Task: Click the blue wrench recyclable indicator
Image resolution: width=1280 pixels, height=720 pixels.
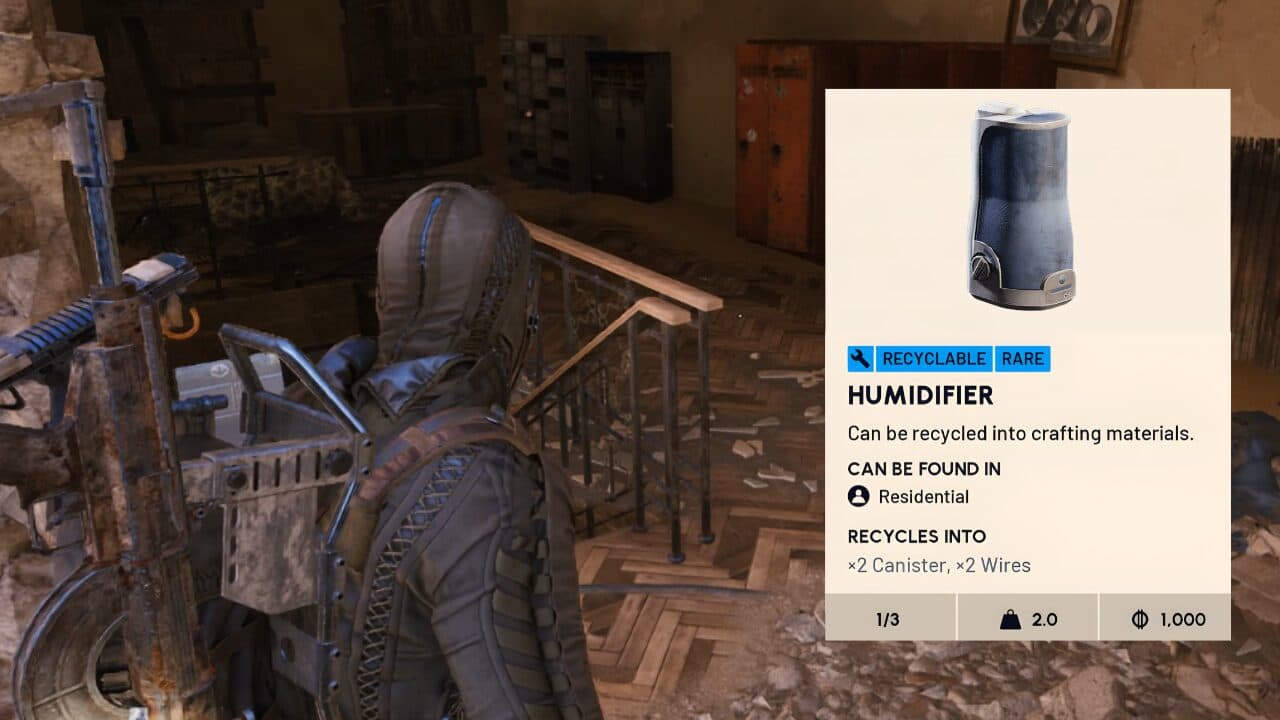Action: tap(858, 358)
